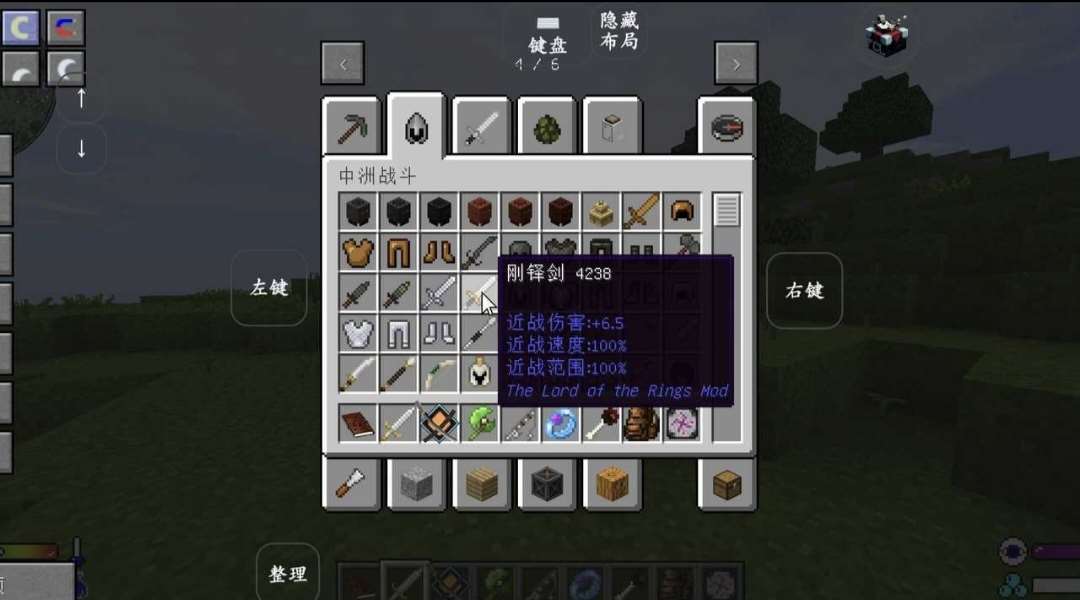Tap the 右键 right-click button

804,290
